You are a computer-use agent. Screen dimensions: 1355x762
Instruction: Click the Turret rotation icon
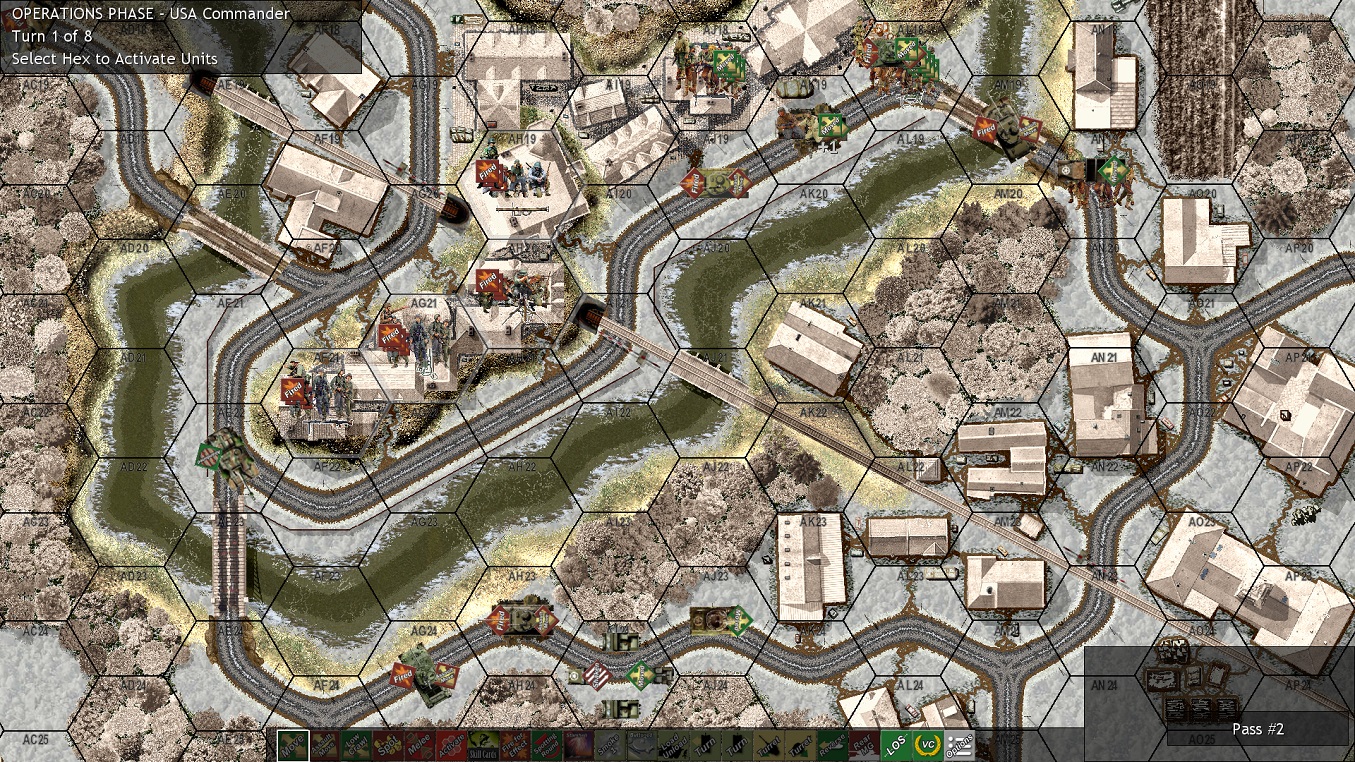click(771, 746)
